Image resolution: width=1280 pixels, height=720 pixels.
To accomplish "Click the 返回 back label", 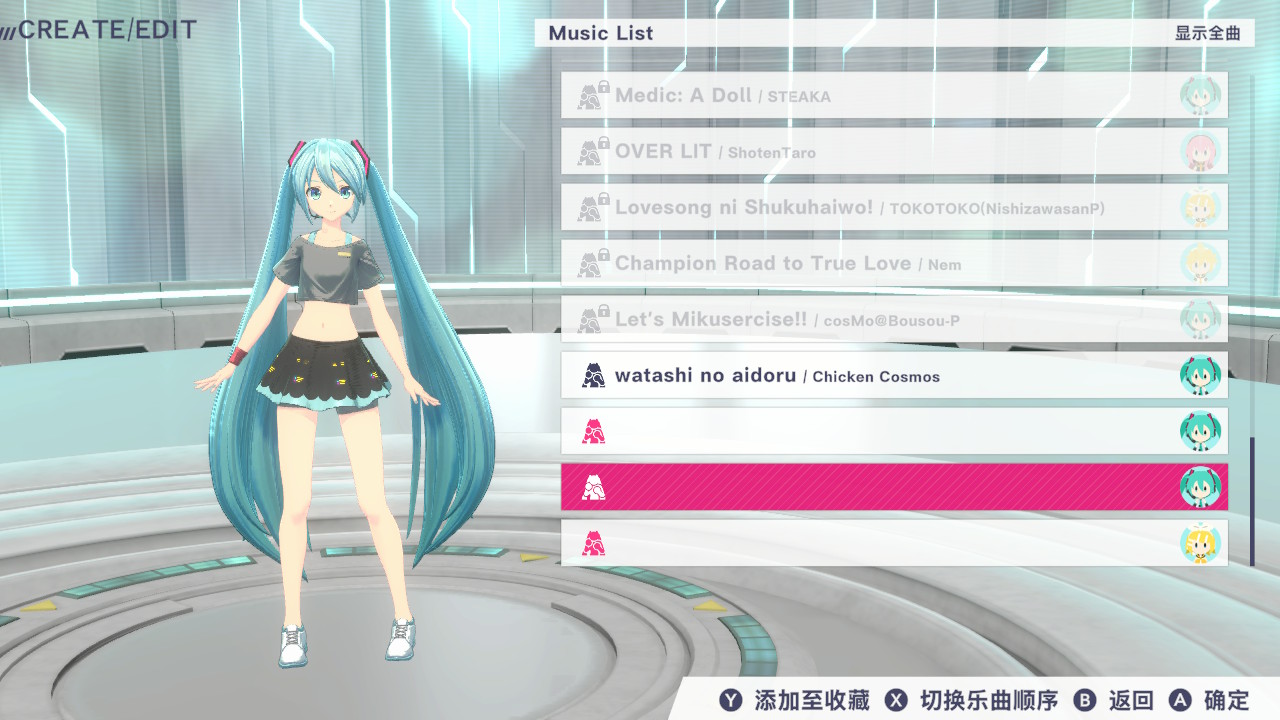I will pos(1131,701).
